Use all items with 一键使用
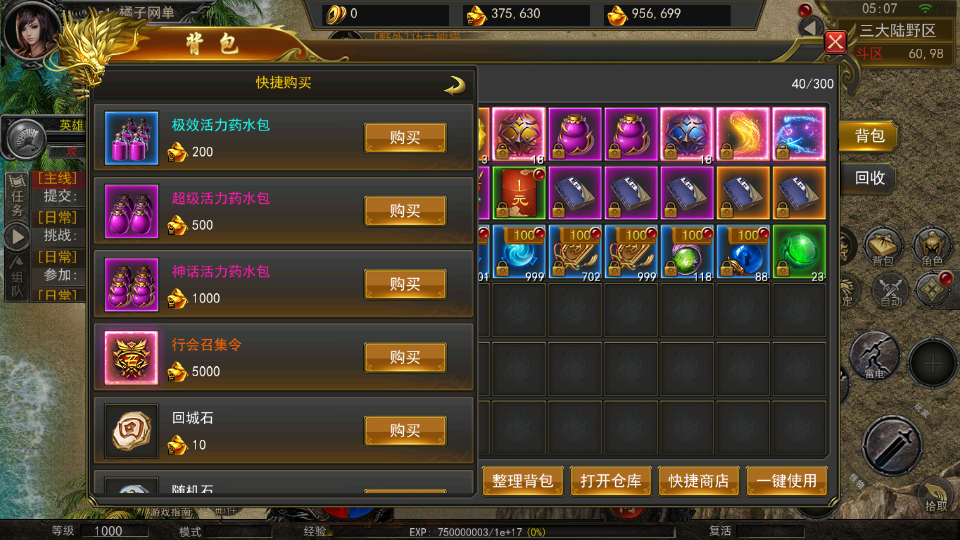960x540 pixels. pos(787,481)
